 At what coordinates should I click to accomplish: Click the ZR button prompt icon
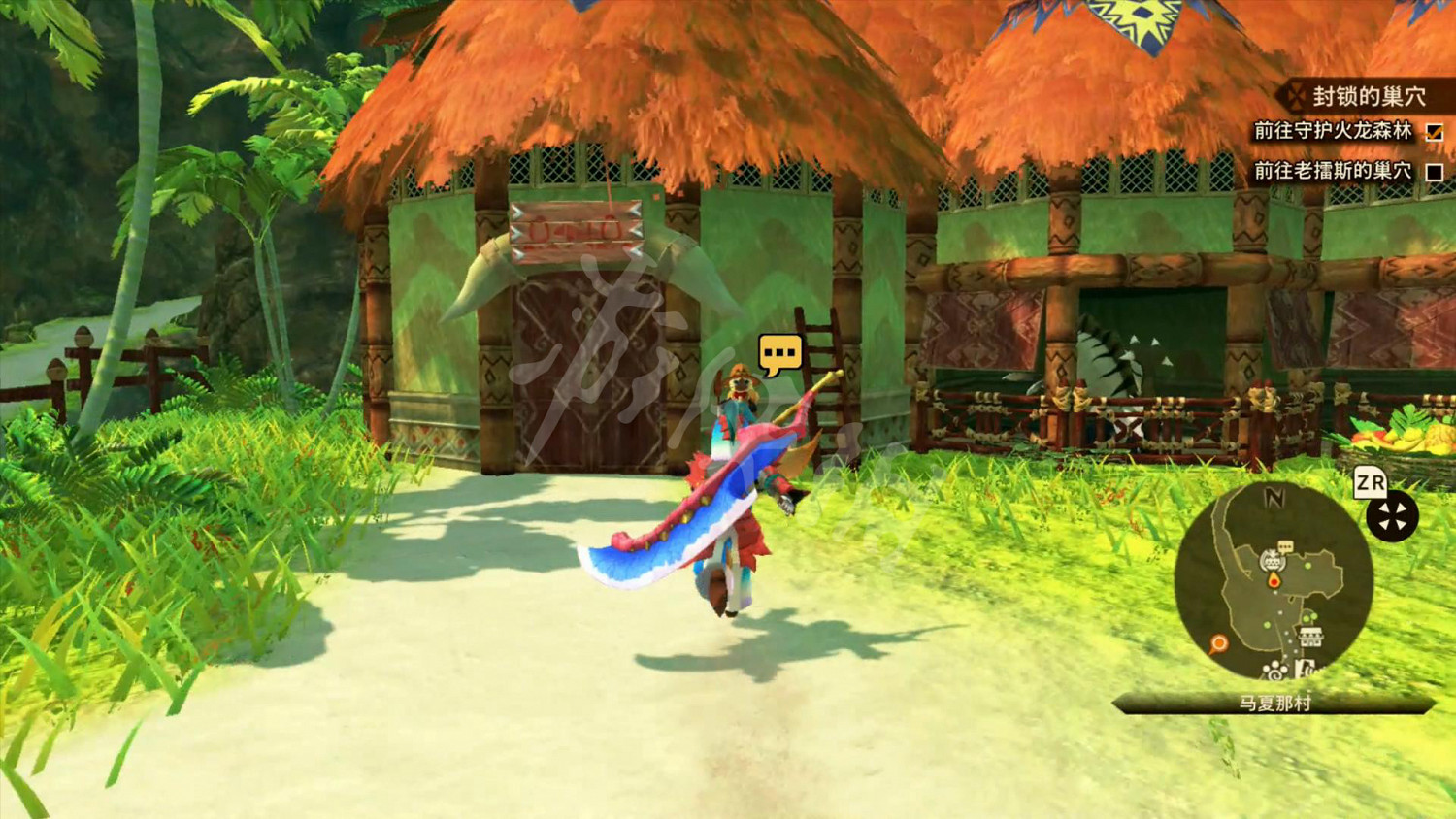coord(1371,481)
